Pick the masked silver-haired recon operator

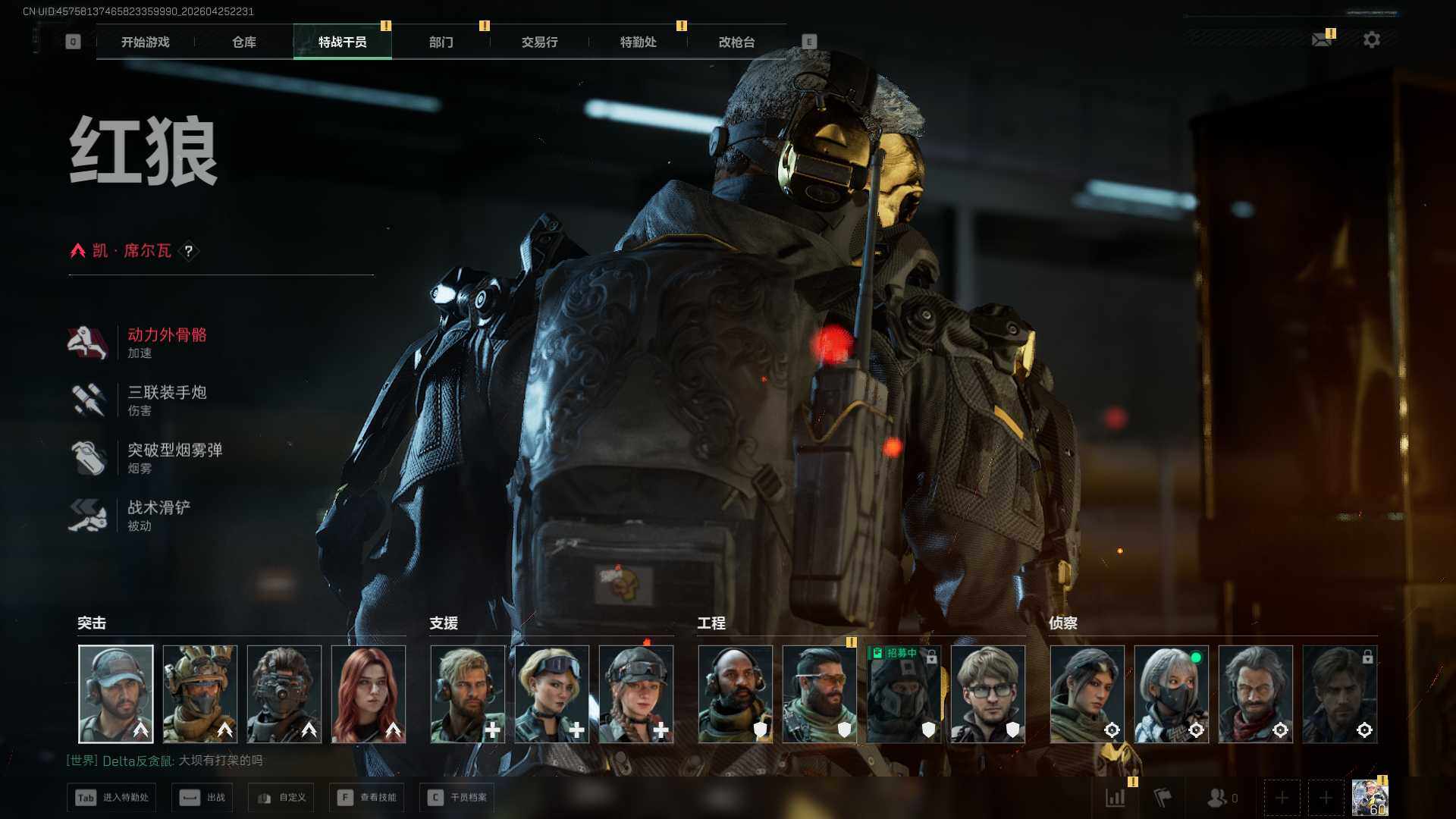1171,694
